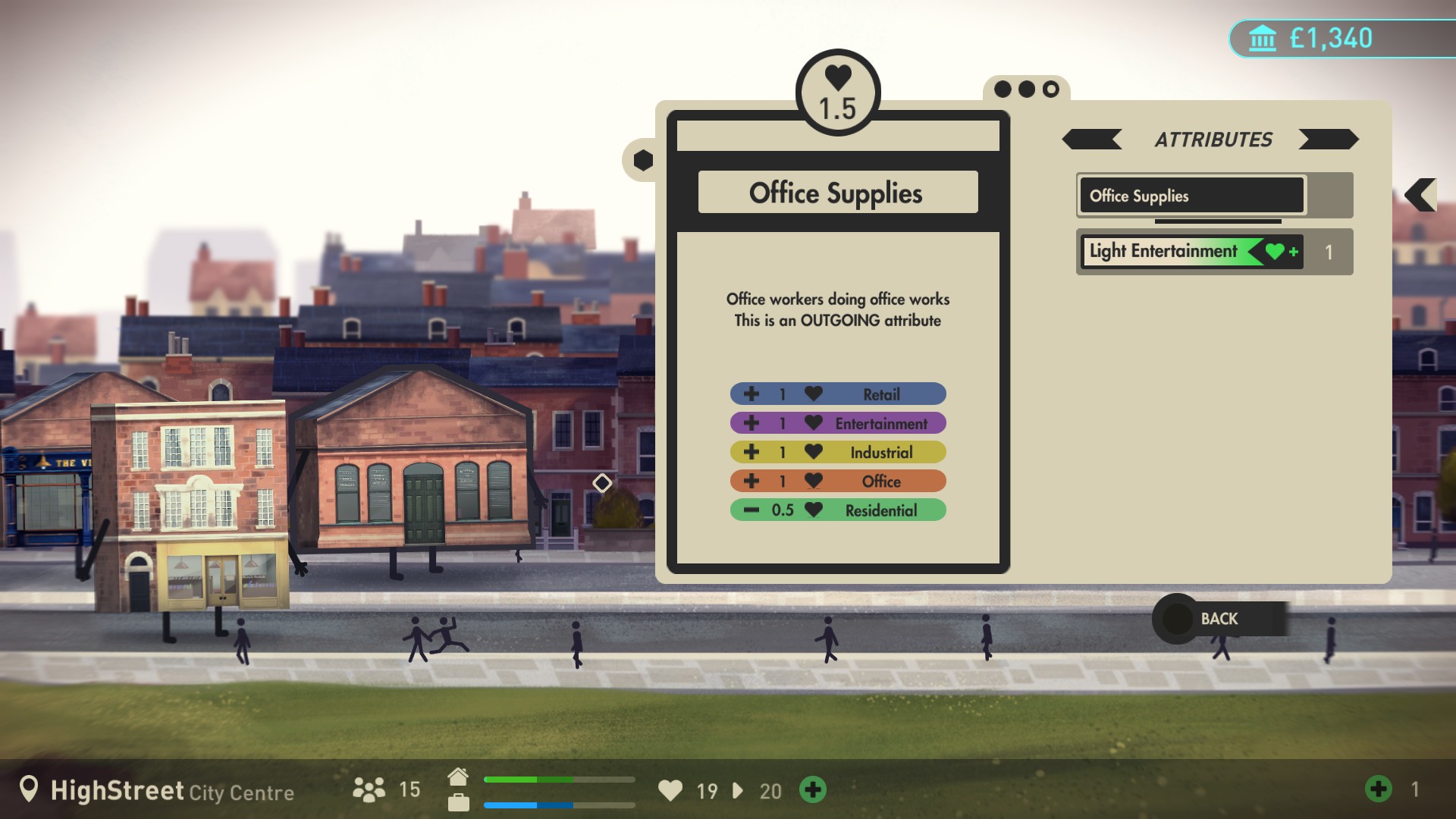Click the heart icon showing 19 hearts
The height and width of the screenshot is (819, 1456).
coord(672,791)
